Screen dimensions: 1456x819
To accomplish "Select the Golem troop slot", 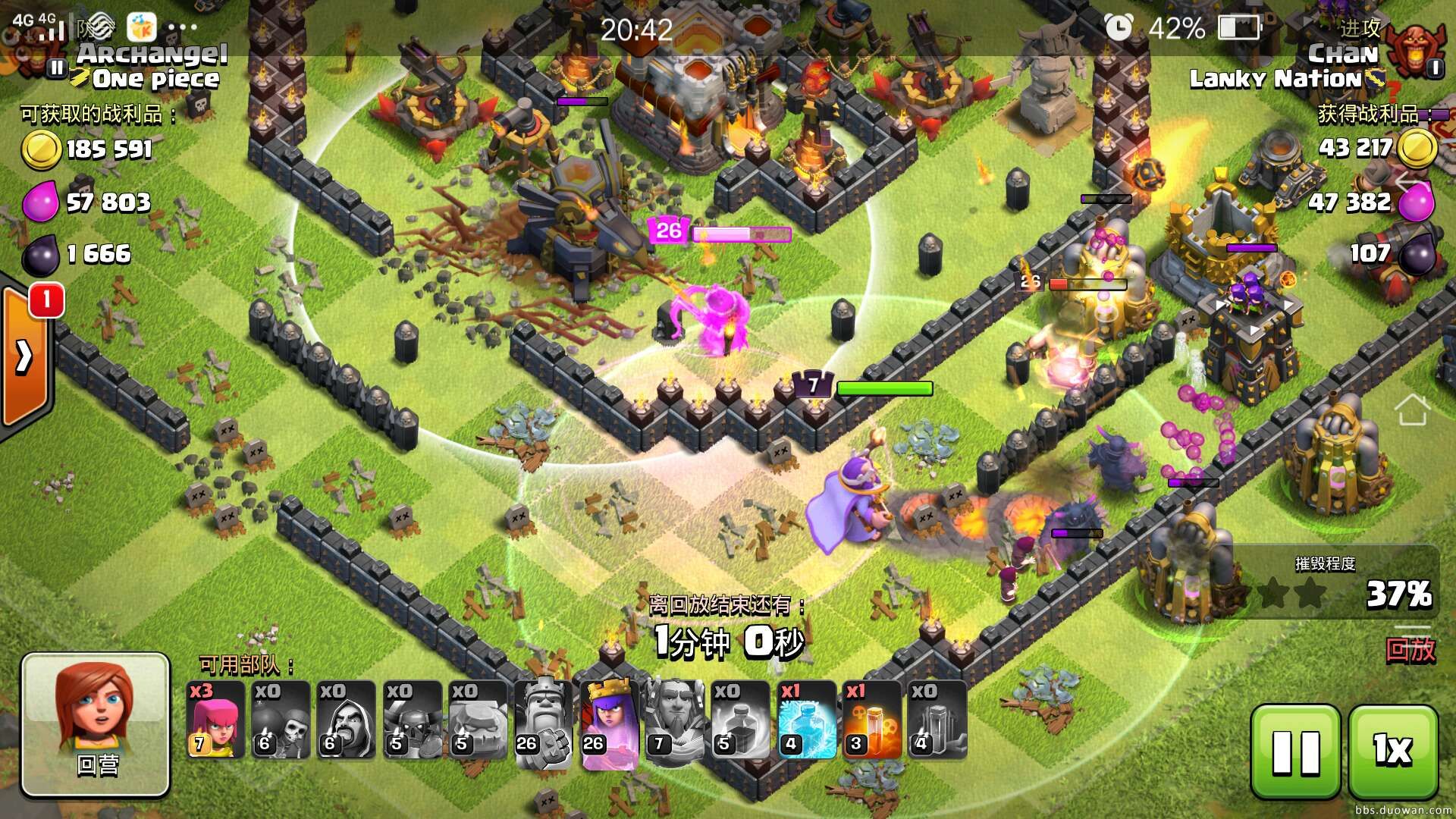I will pyautogui.click(x=477, y=720).
